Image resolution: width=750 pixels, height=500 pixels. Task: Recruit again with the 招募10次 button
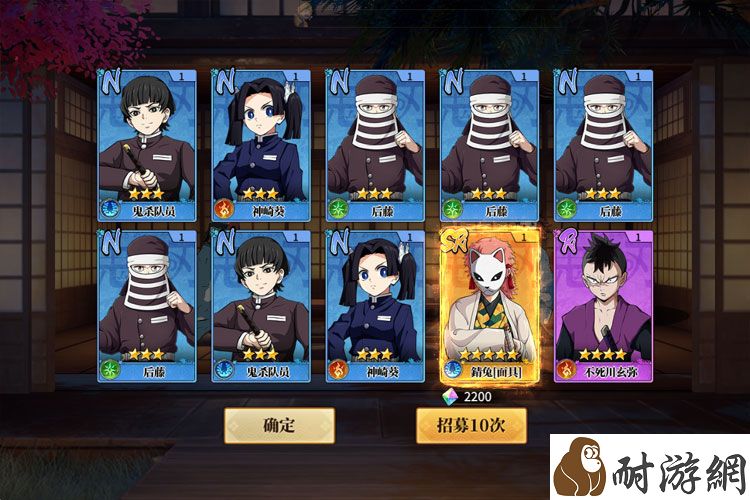click(x=470, y=425)
